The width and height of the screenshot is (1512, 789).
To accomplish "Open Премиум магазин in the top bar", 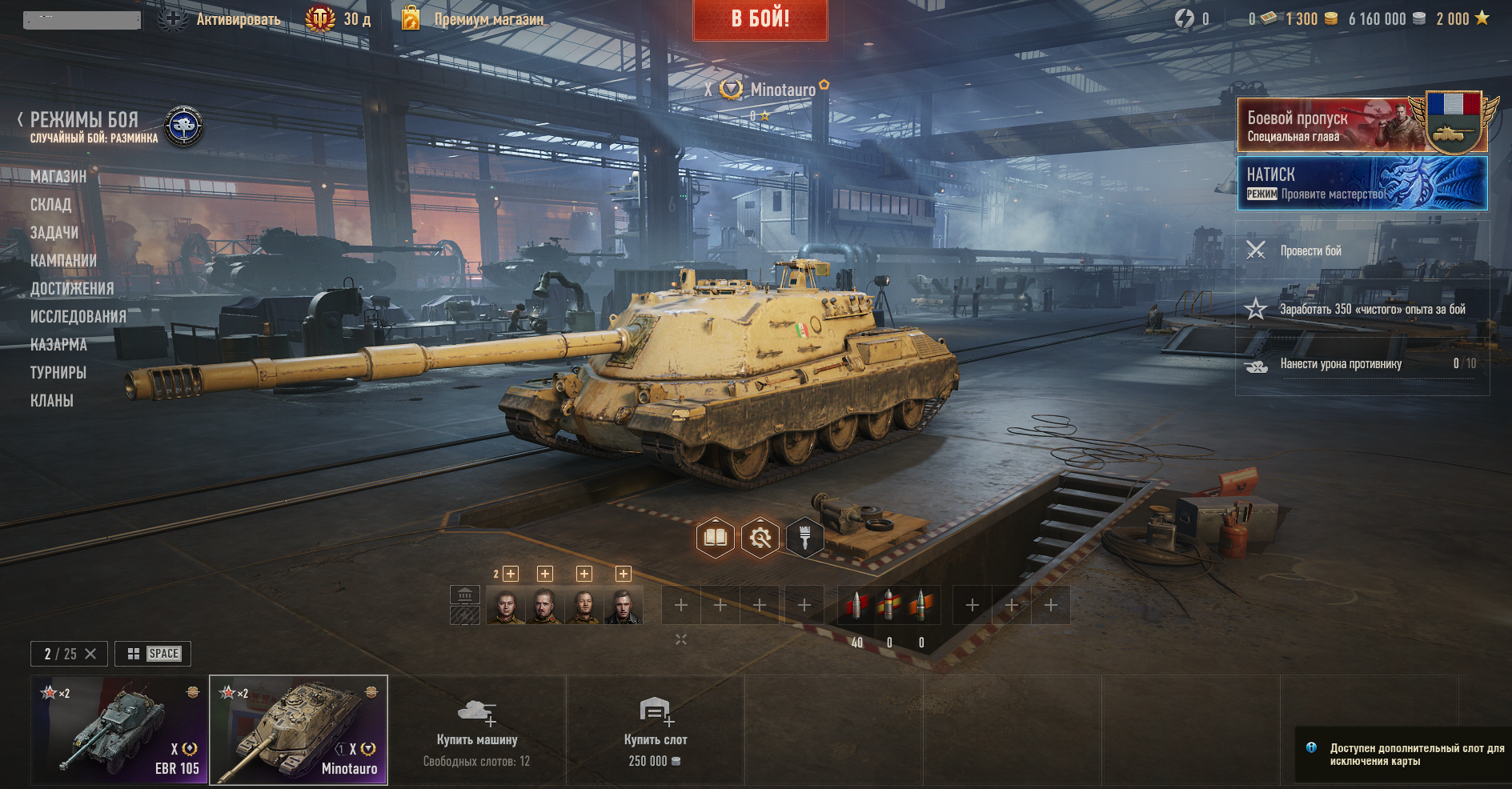I will [488, 19].
